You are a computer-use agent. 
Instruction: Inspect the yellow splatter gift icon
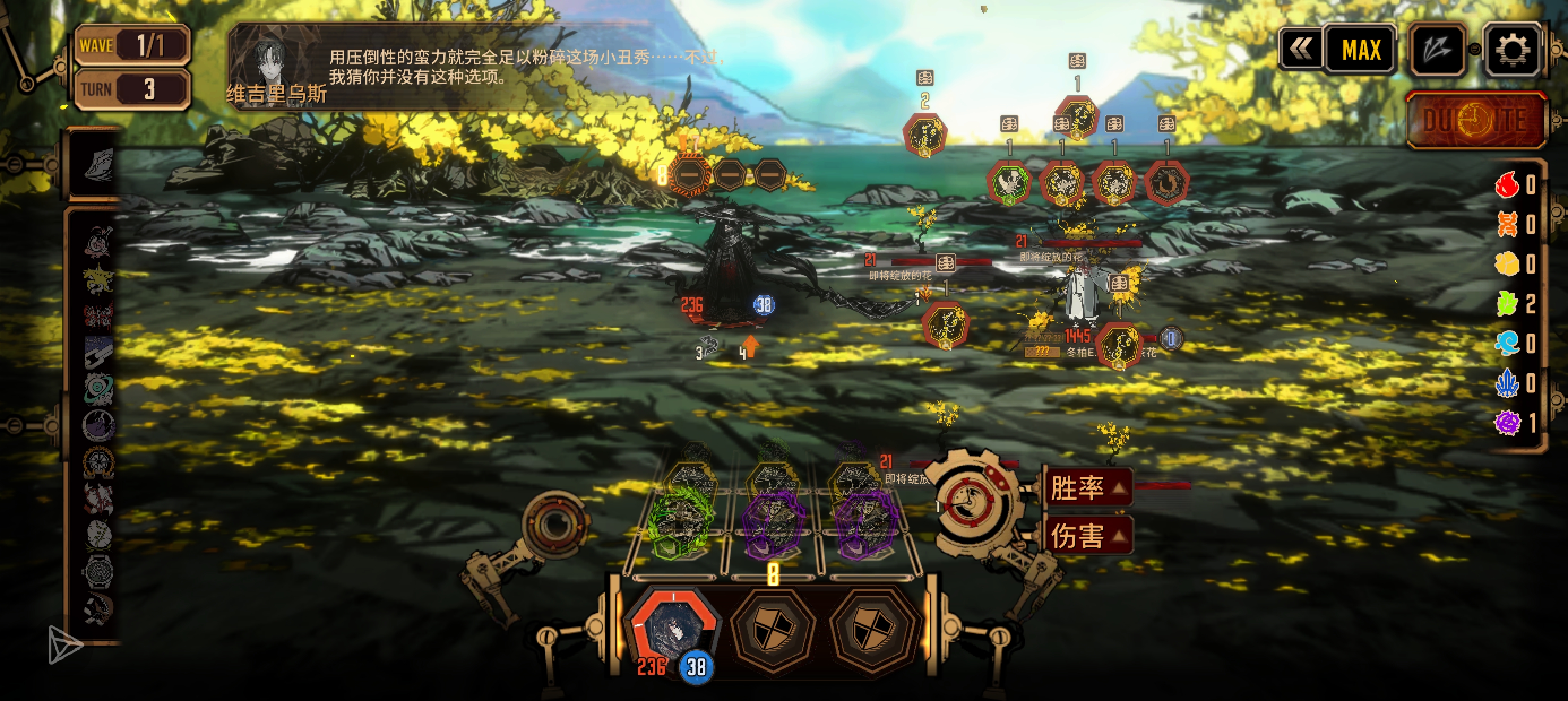[x=97, y=279]
